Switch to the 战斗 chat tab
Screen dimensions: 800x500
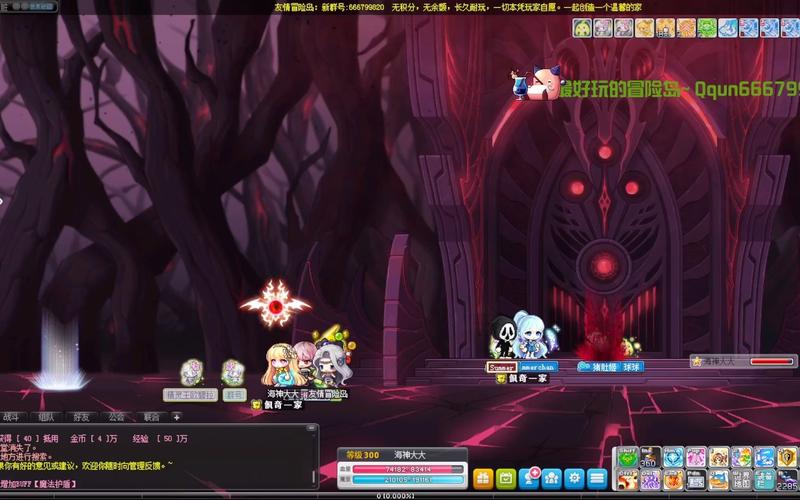click(14, 417)
